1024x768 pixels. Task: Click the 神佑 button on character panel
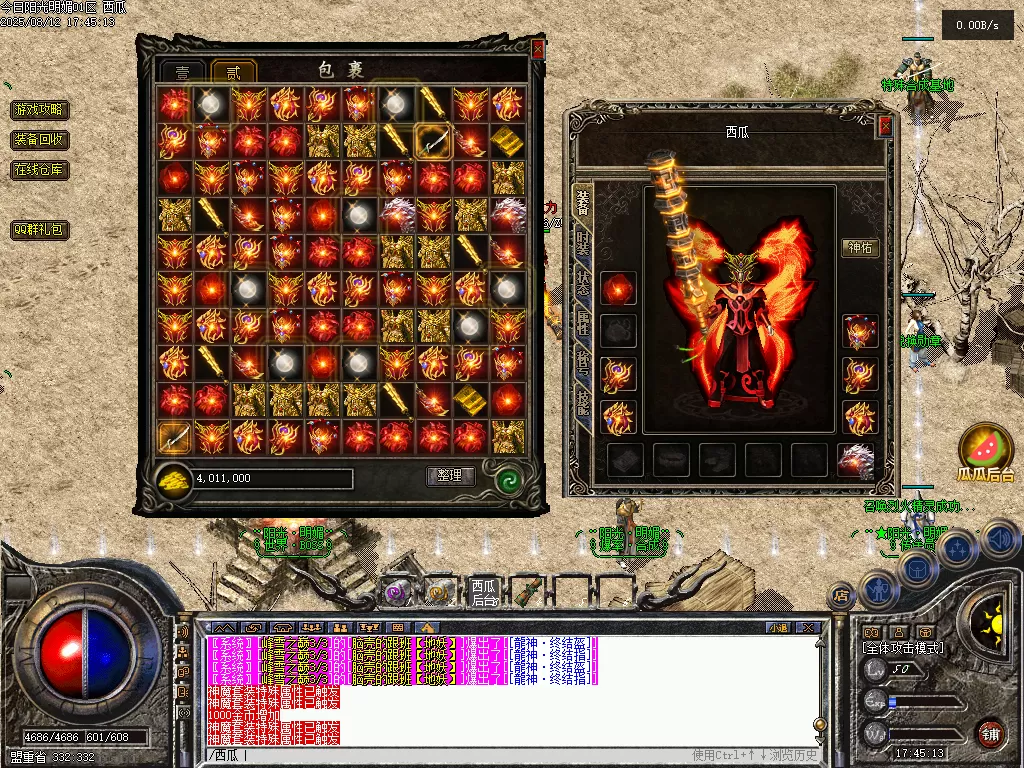coord(860,248)
